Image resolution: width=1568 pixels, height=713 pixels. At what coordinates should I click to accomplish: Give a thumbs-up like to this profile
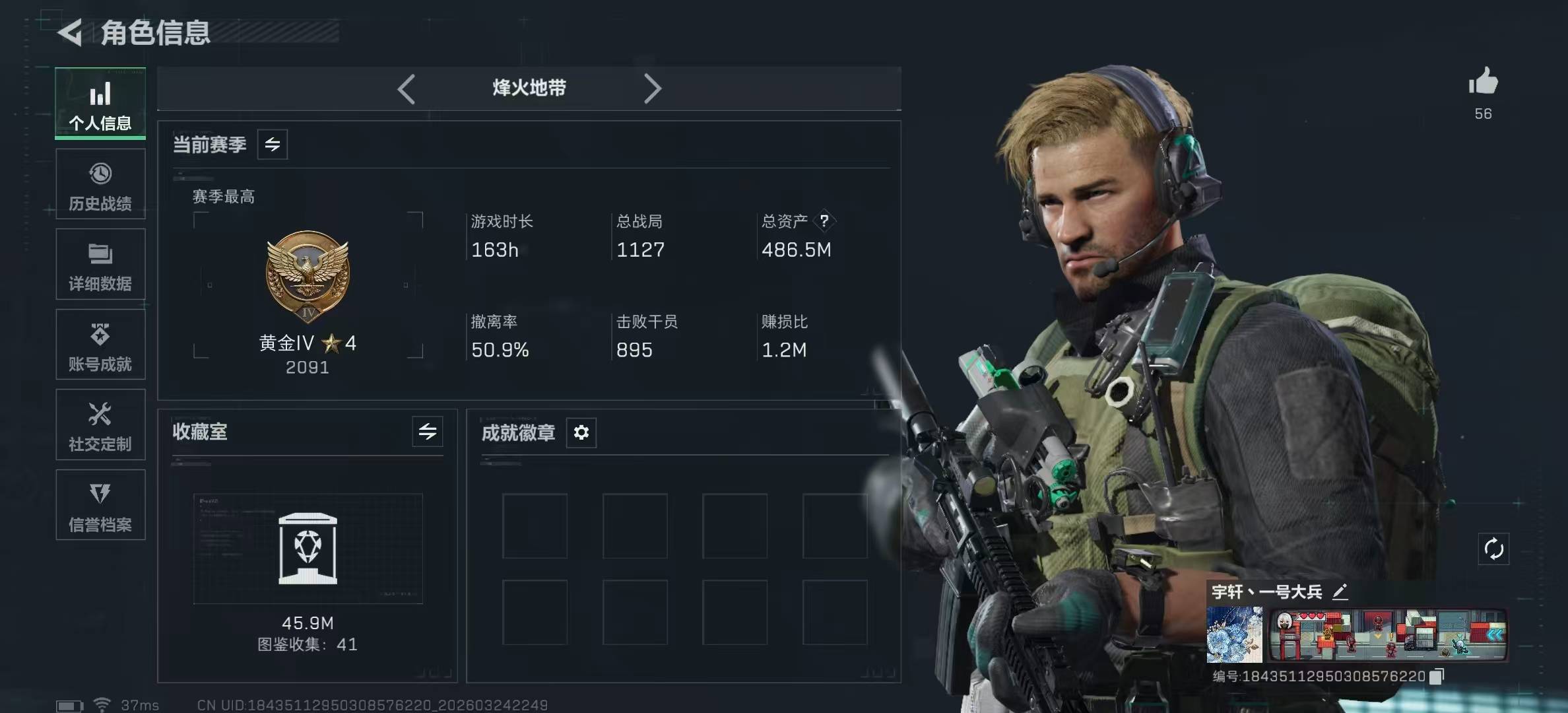1483,83
